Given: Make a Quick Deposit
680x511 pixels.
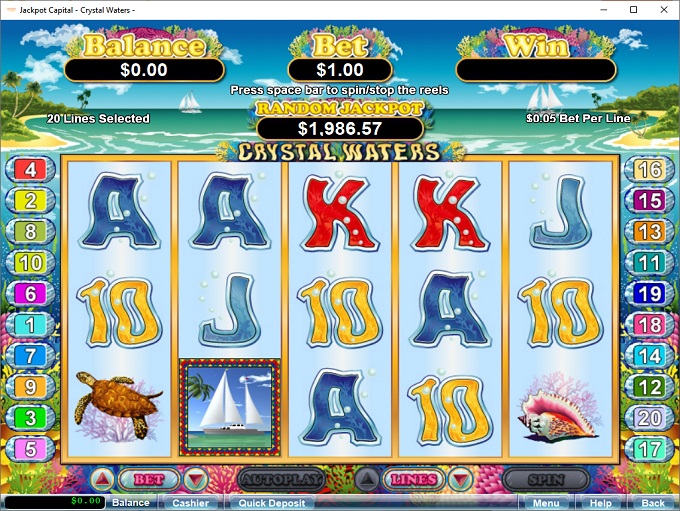Looking at the screenshot, I should tap(271, 503).
